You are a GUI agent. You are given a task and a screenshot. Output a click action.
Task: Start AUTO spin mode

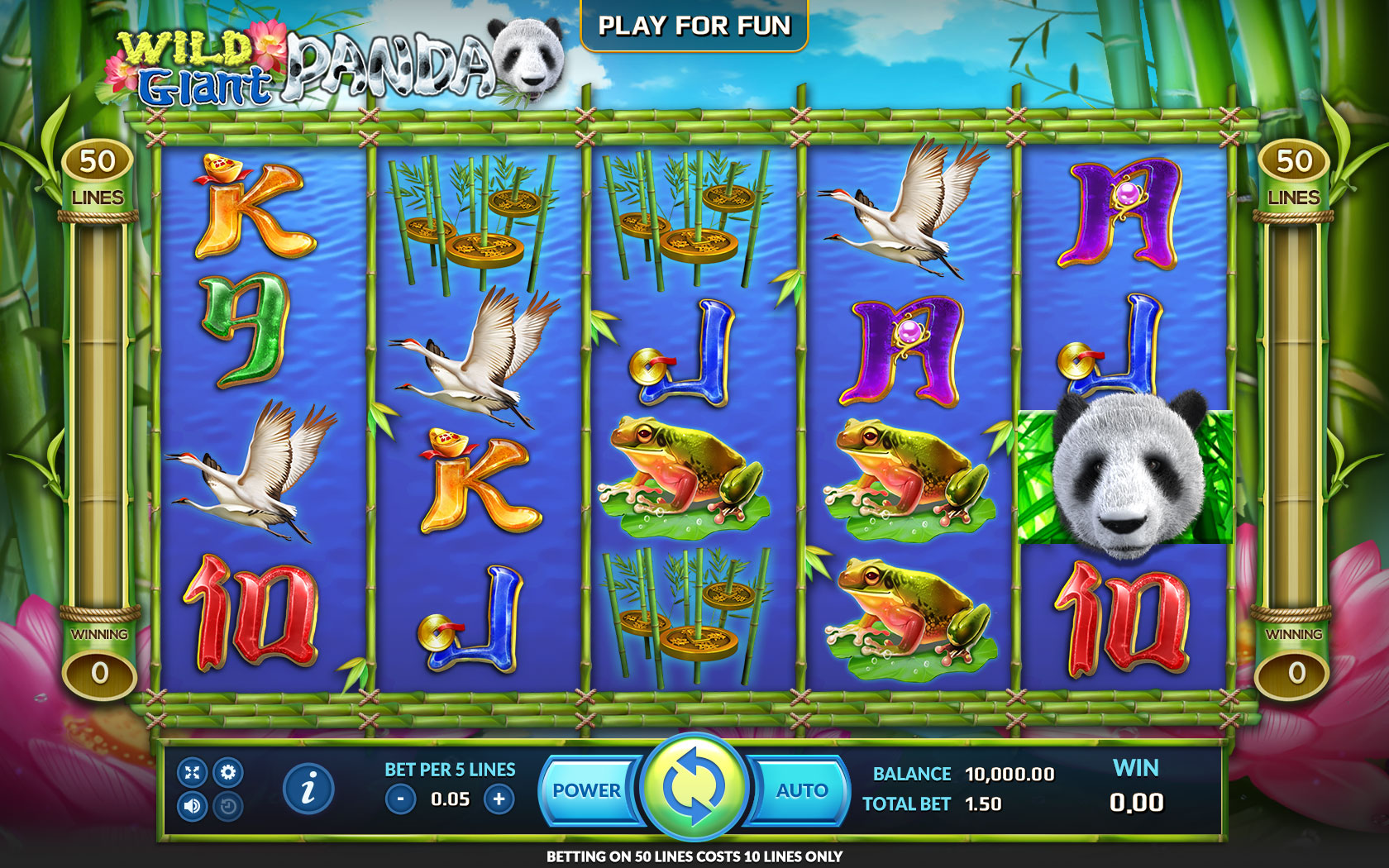(801, 790)
